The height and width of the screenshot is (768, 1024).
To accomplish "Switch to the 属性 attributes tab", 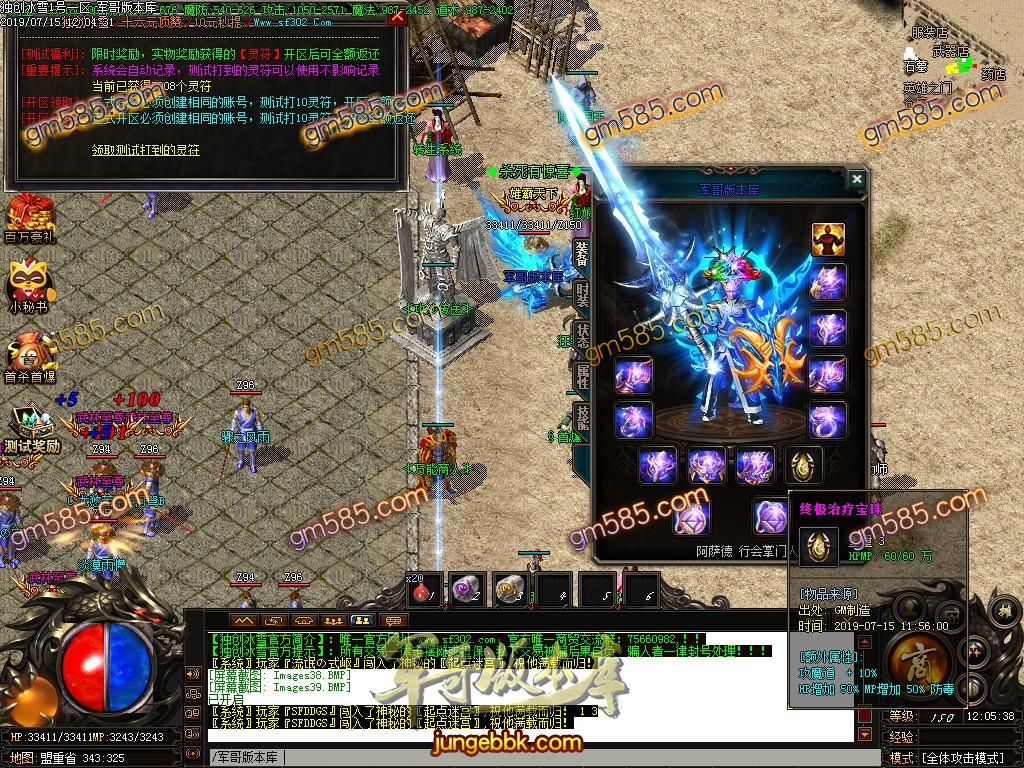I will click(x=582, y=375).
